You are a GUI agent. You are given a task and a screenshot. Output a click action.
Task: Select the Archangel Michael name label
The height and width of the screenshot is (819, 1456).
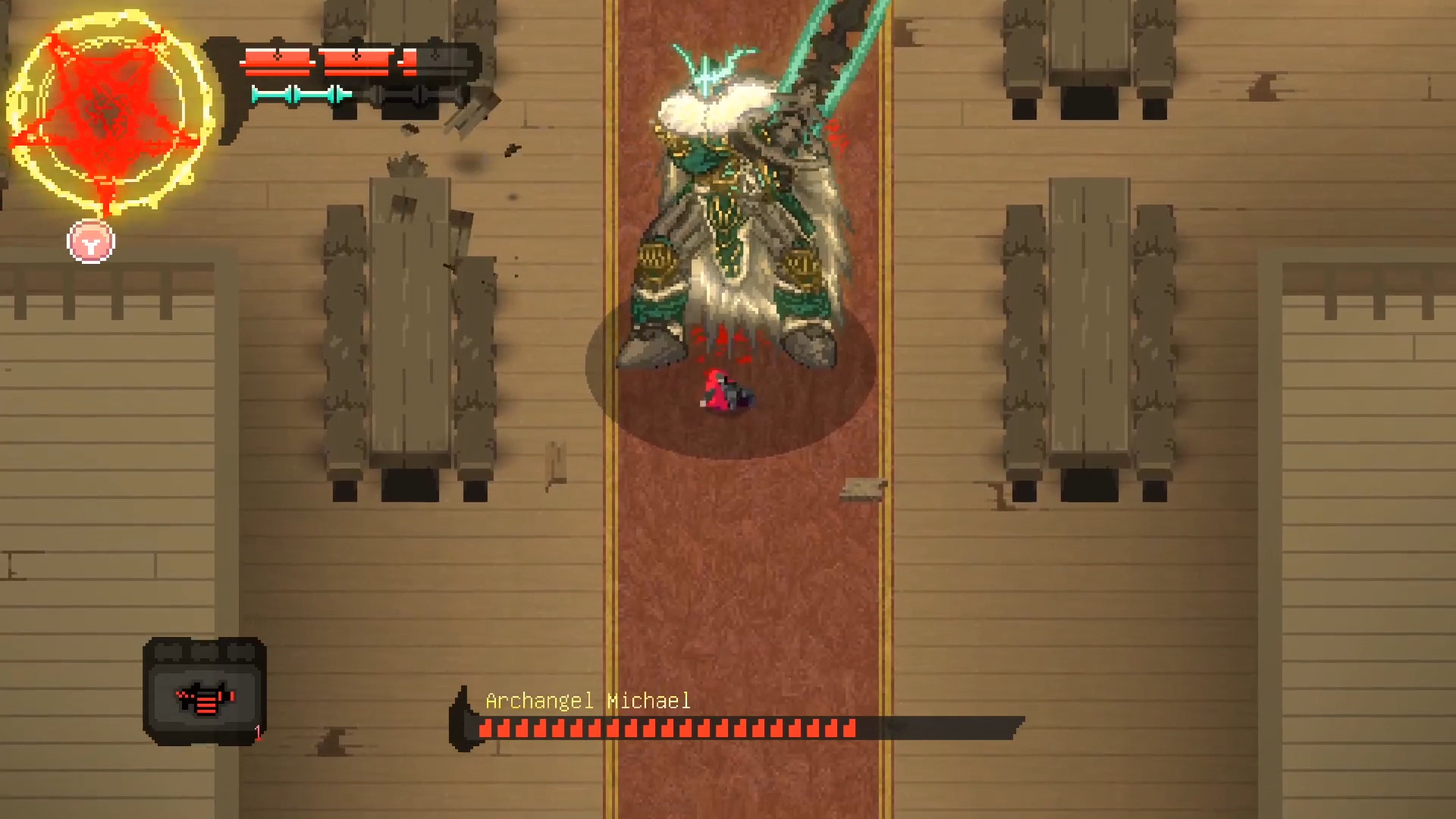click(x=588, y=701)
